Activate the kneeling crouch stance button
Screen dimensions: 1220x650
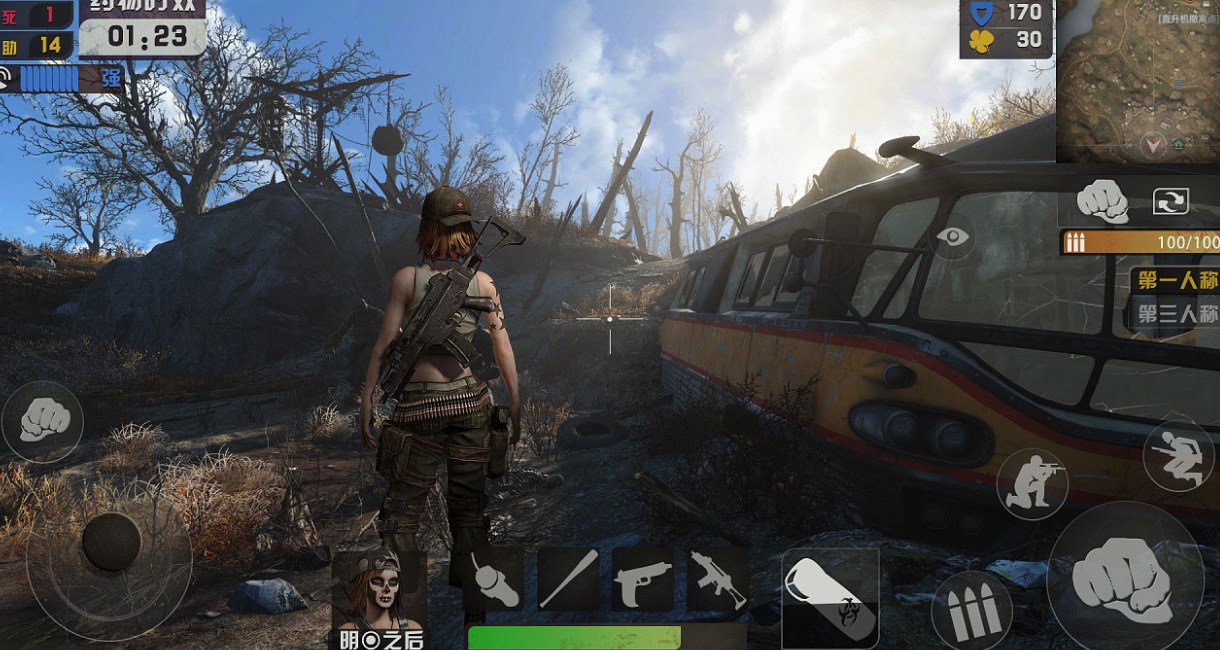(1031, 484)
